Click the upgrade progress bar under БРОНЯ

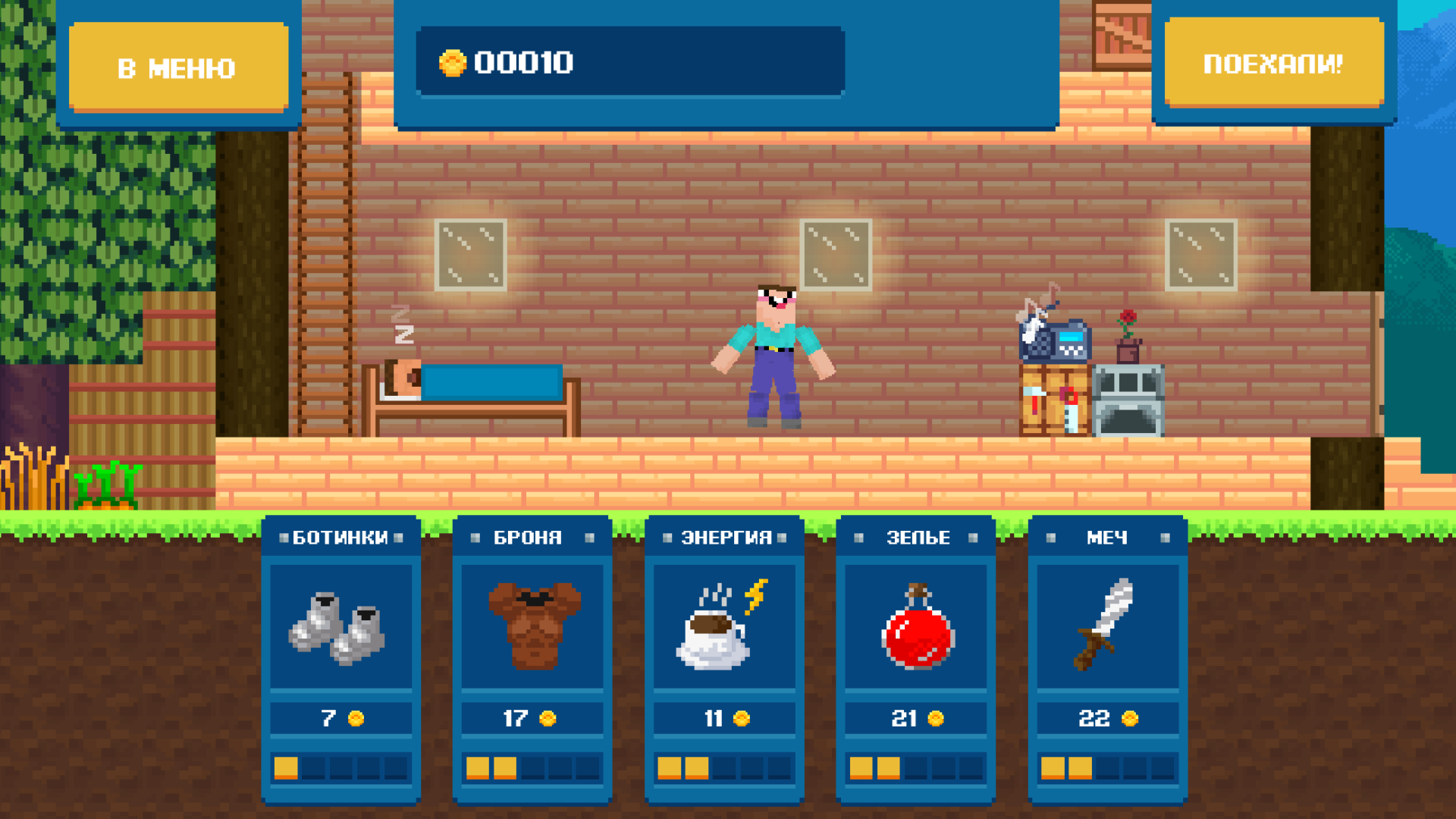pyautogui.click(x=531, y=769)
